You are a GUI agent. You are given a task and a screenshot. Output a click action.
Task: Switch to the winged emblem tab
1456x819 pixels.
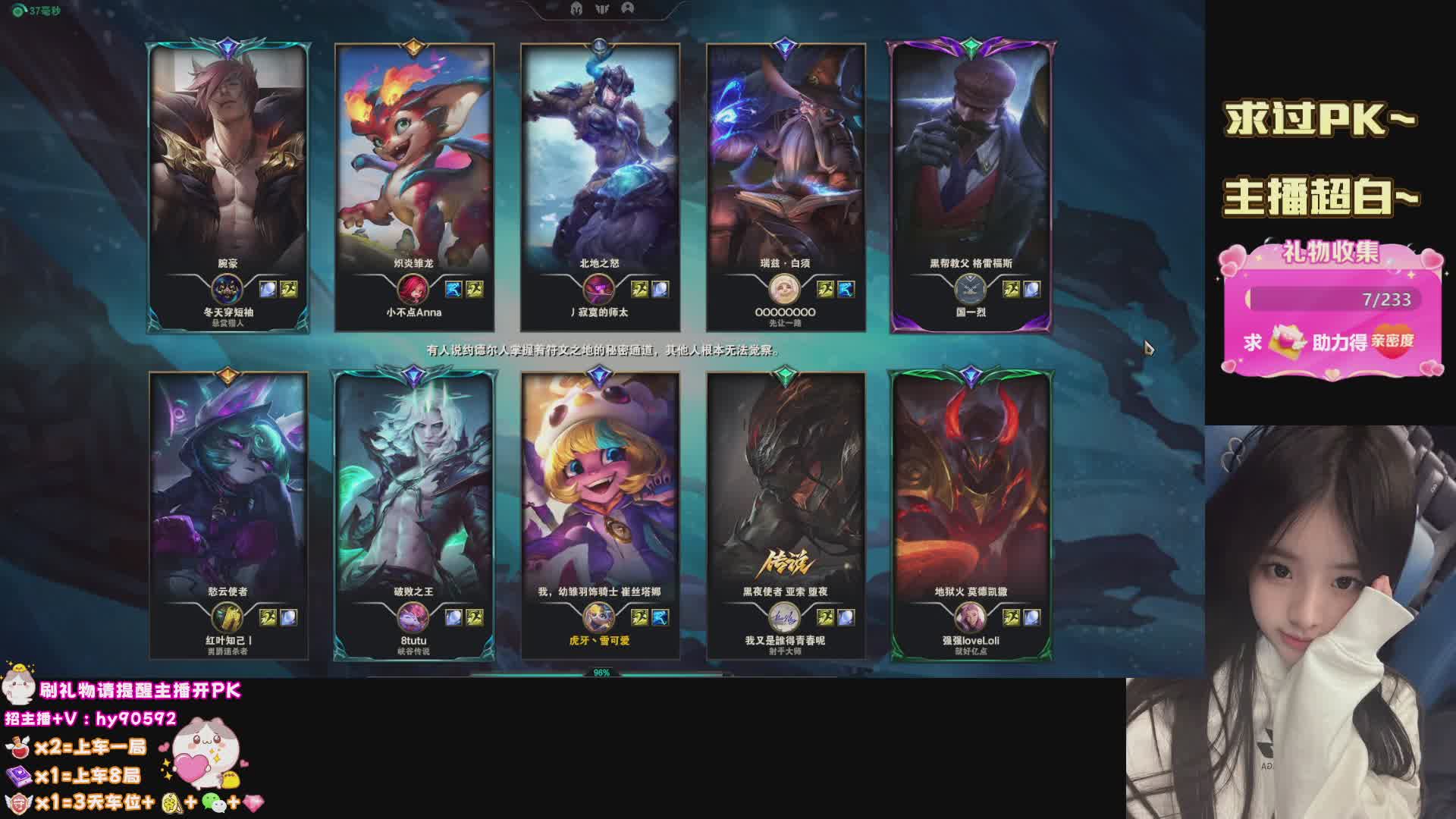(603, 8)
